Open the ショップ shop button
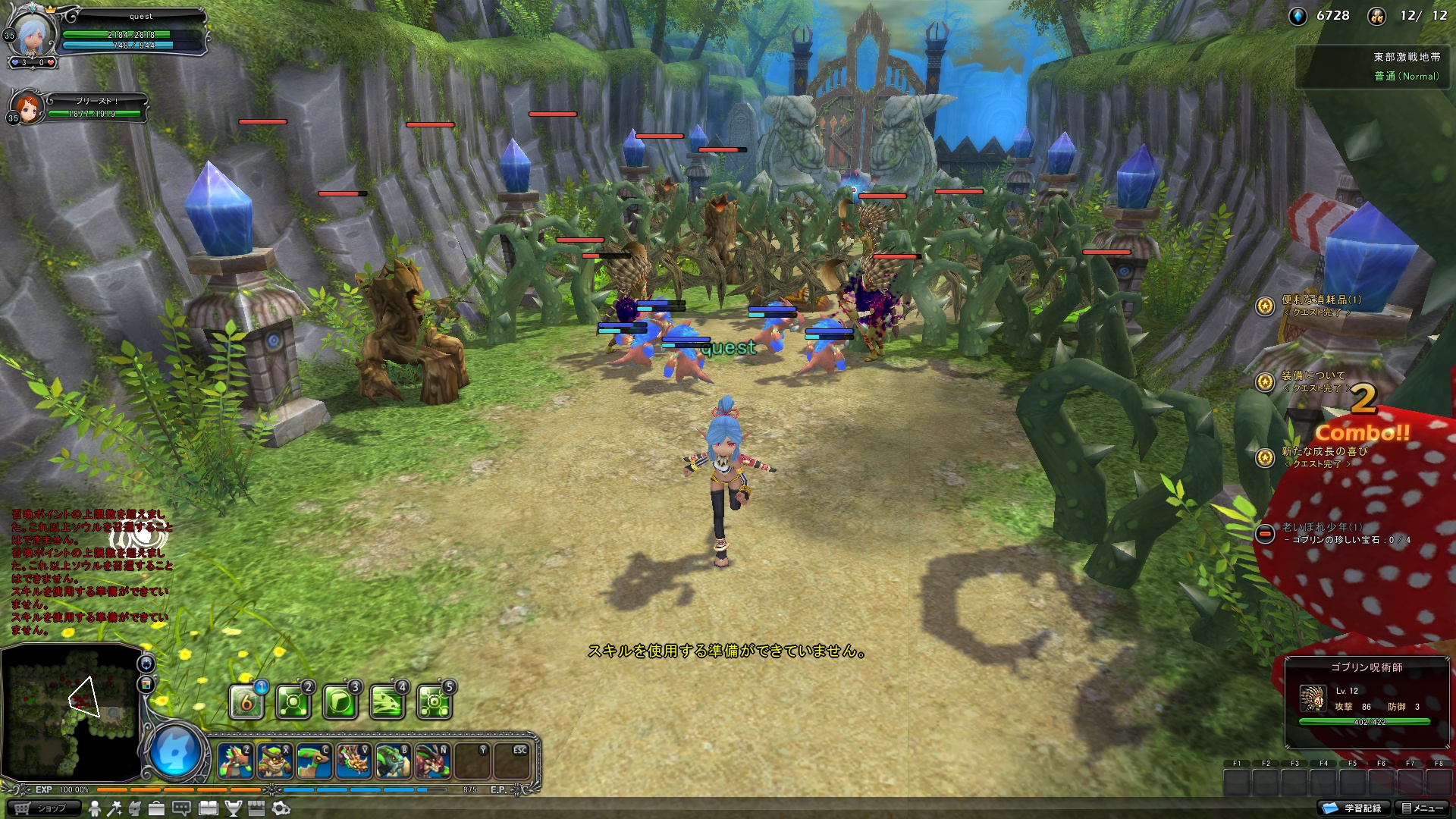This screenshot has width=1456, height=819. coord(44,808)
